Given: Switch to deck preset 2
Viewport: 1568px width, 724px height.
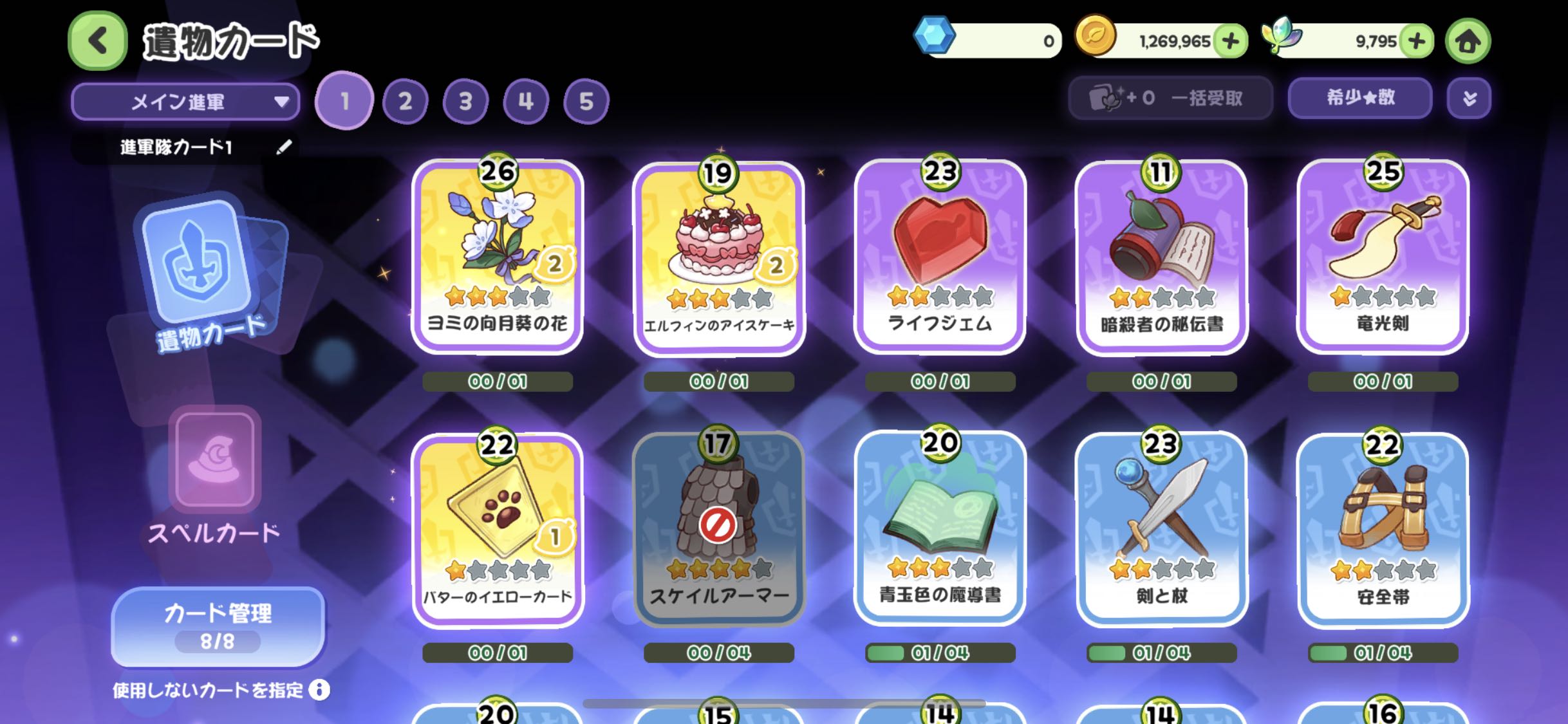Looking at the screenshot, I should (405, 102).
